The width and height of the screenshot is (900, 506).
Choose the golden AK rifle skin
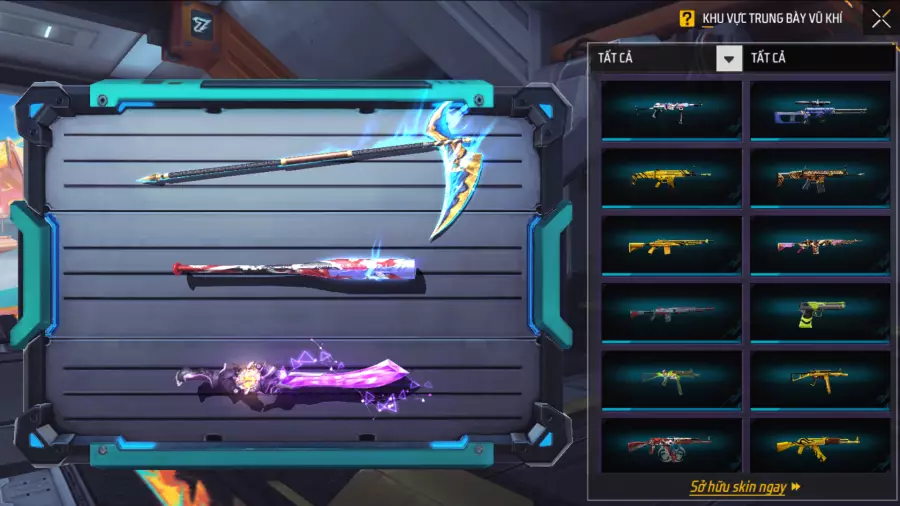[x=820, y=446]
